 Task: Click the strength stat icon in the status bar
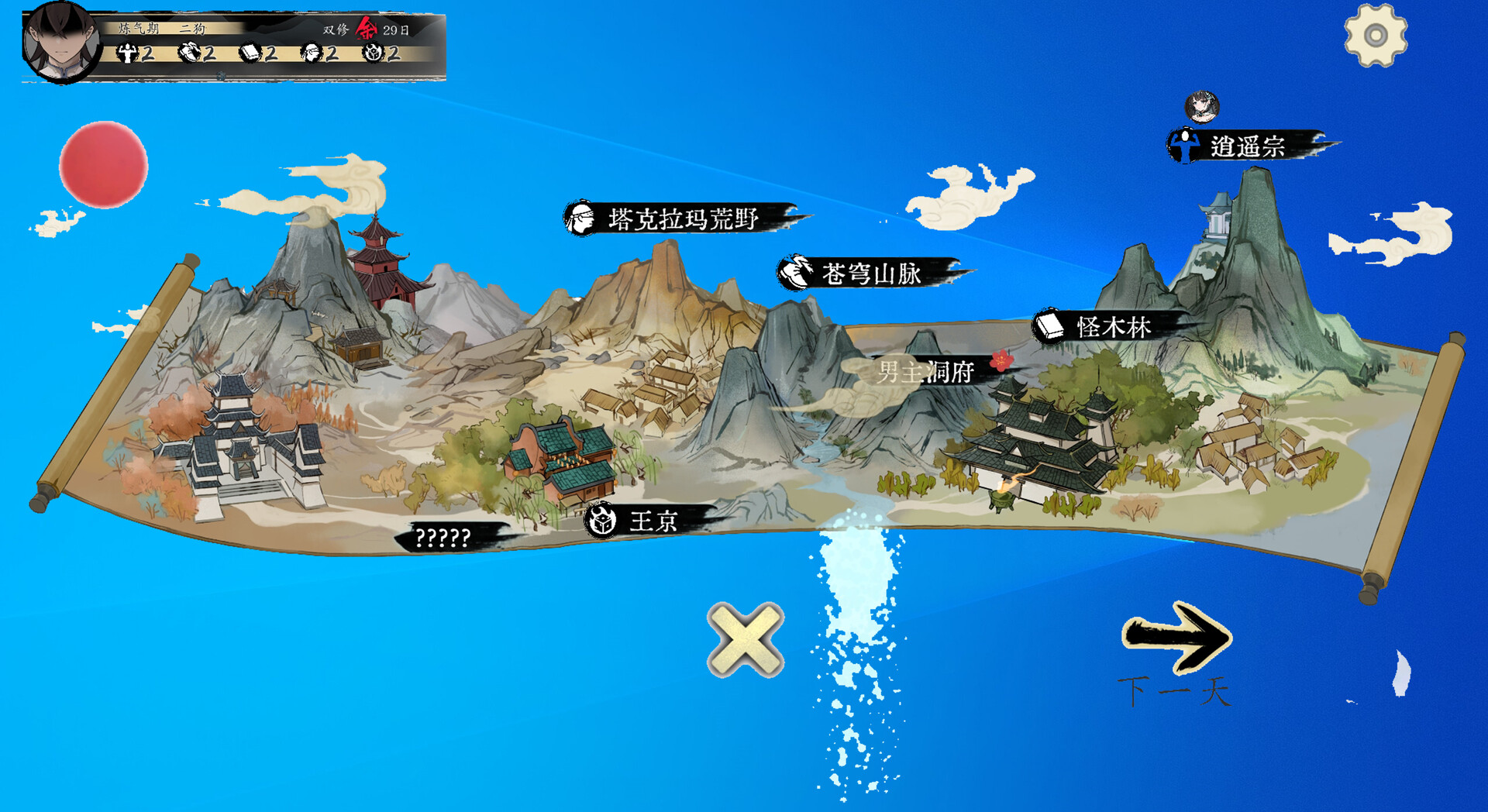click(x=127, y=53)
